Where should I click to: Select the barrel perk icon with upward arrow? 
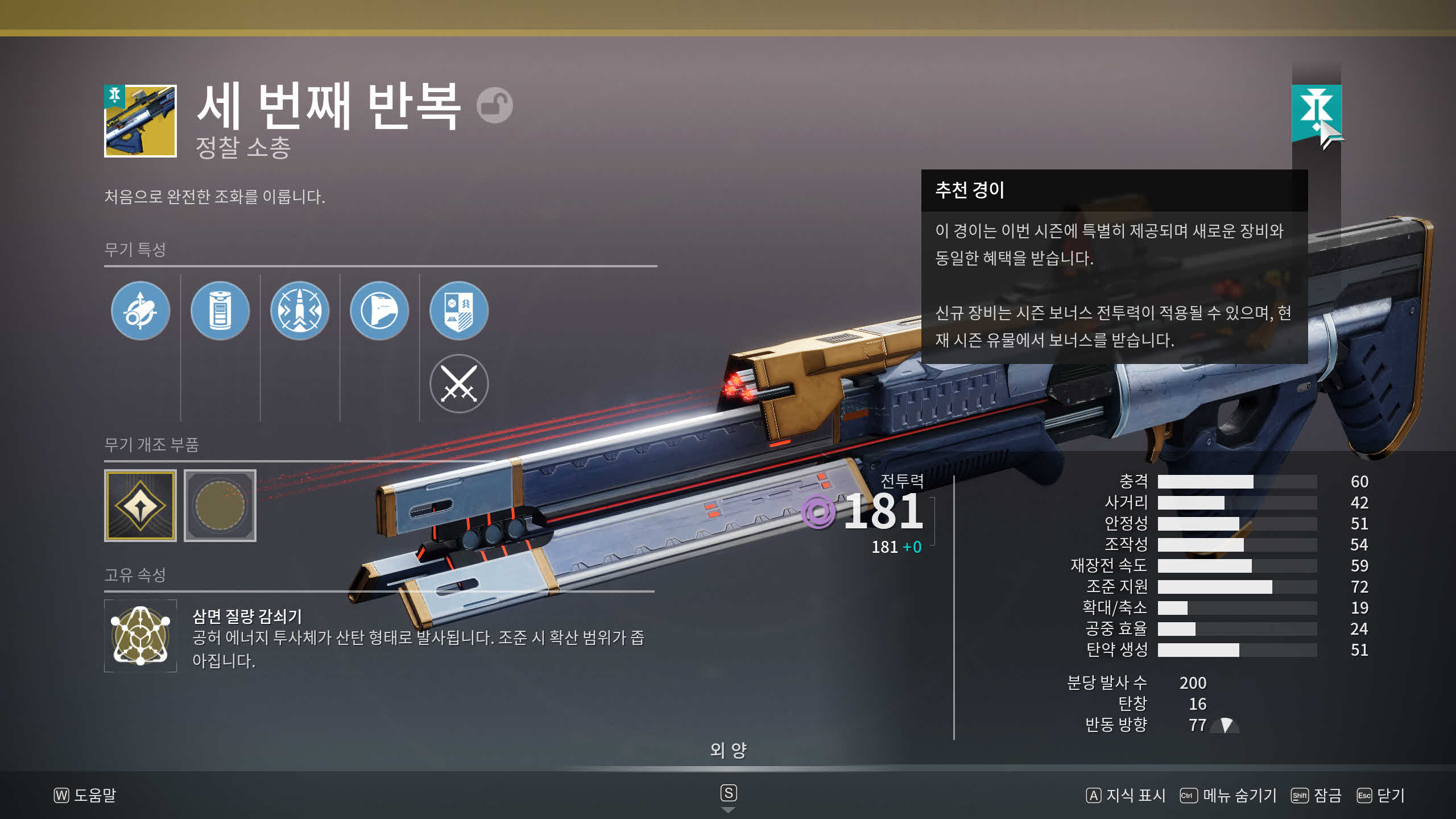tap(140, 311)
